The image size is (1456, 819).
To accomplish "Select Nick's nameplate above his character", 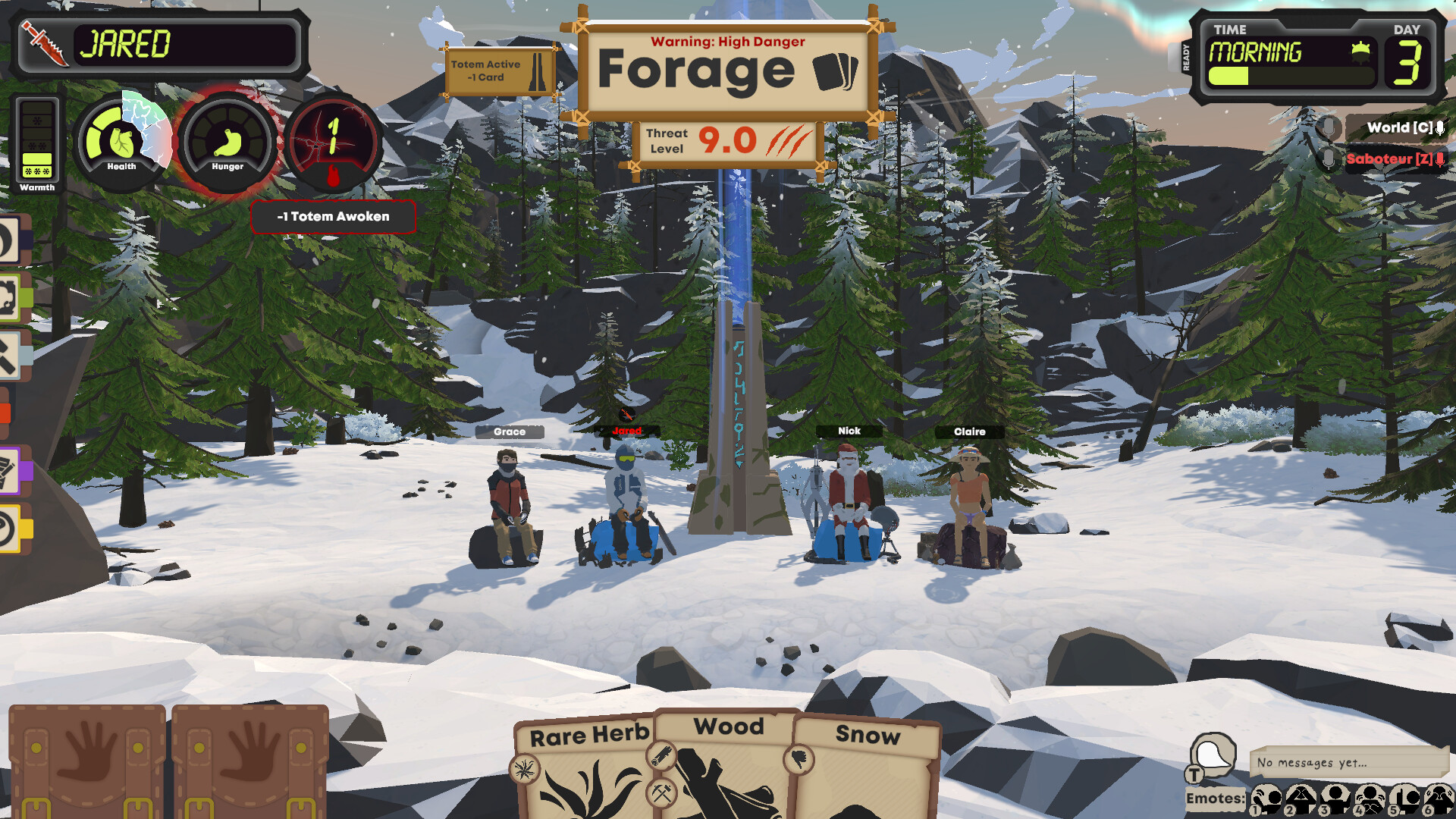I will (x=849, y=431).
